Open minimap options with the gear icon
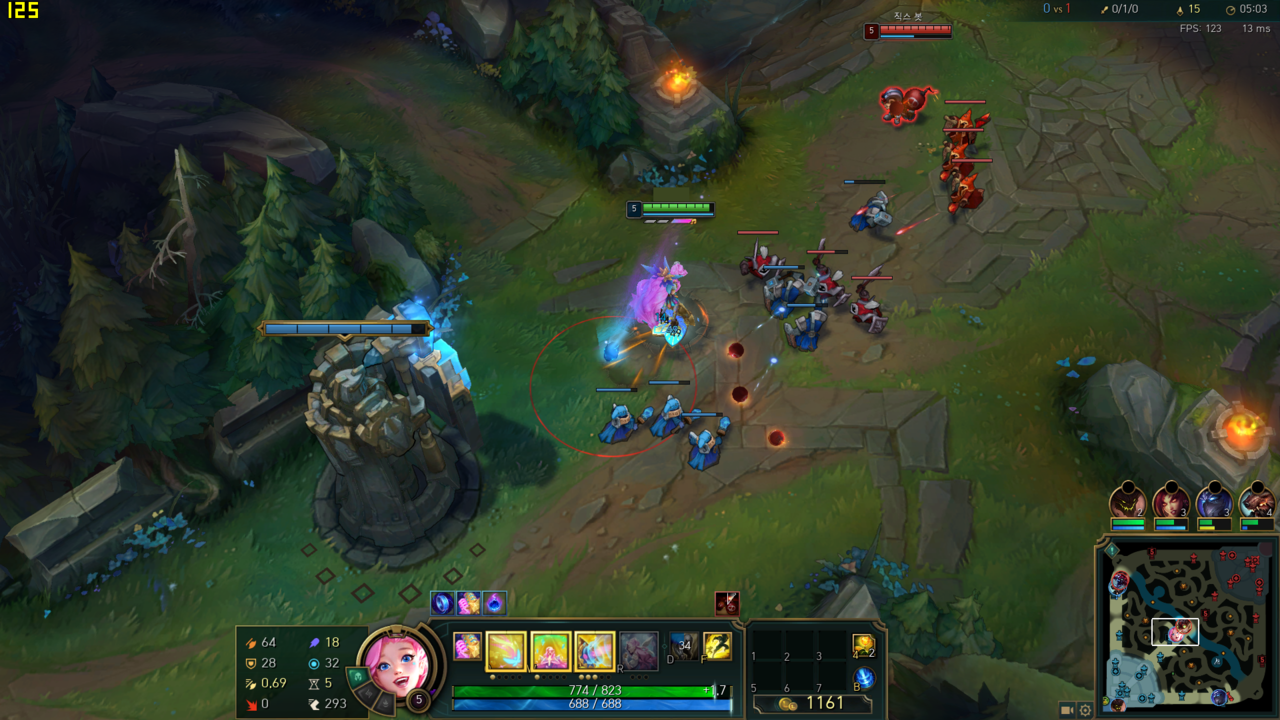This screenshot has height=720, width=1280. click(x=1085, y=710)
